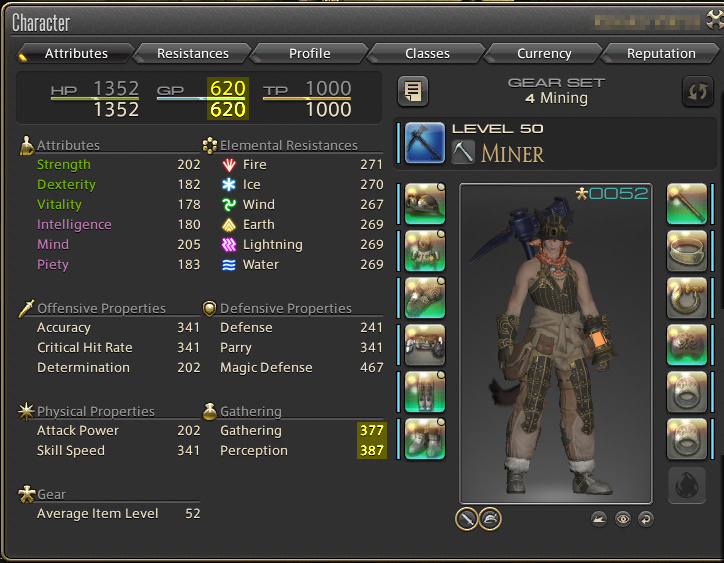The width and height of the screenshot is (724, 563).
Task: Open the gear set list button
Action: coord(413,92)
